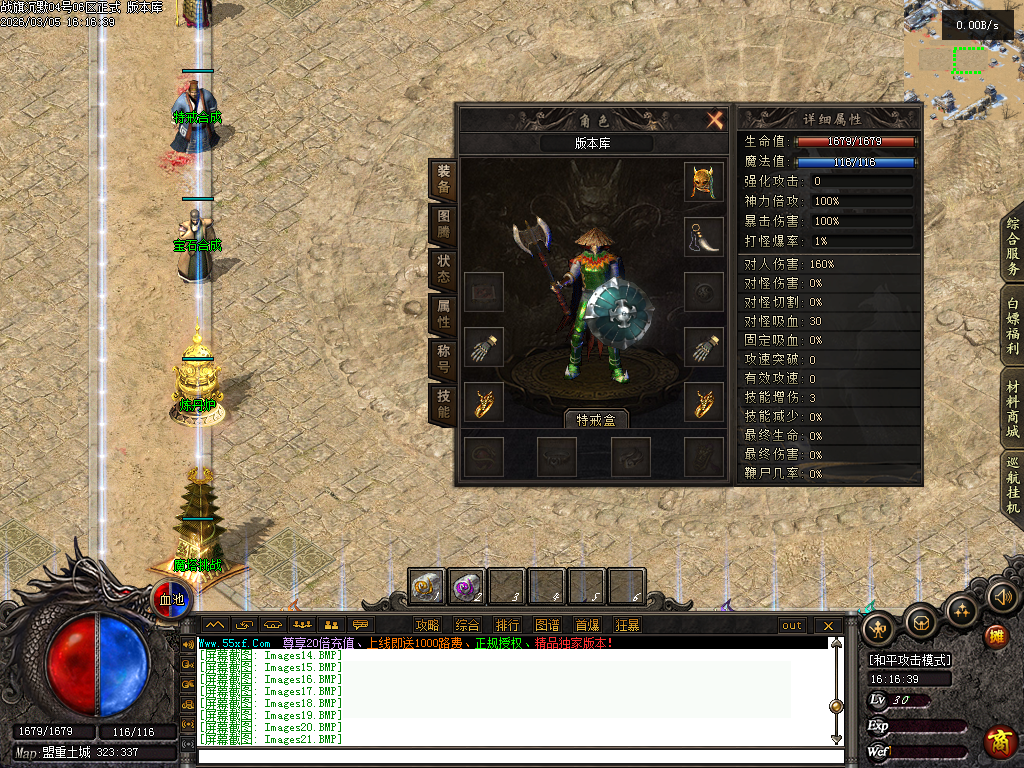
Task: Show the 排行 rankings
Action: (507, 625)
